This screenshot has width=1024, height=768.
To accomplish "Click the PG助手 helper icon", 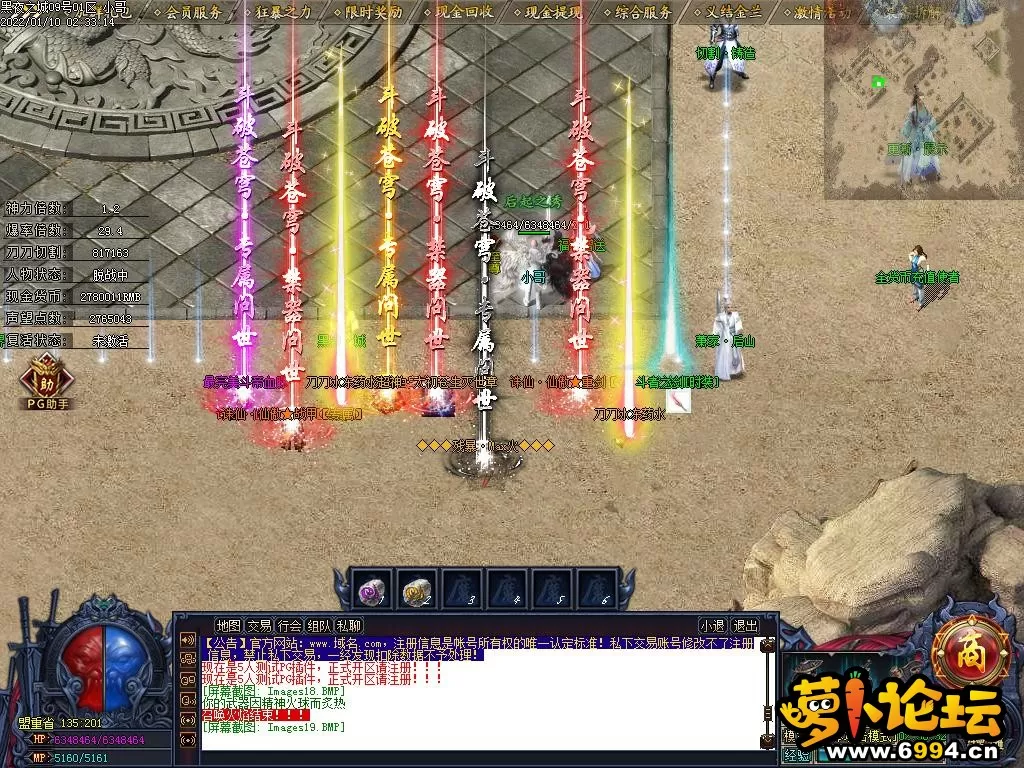I will 48,385.
